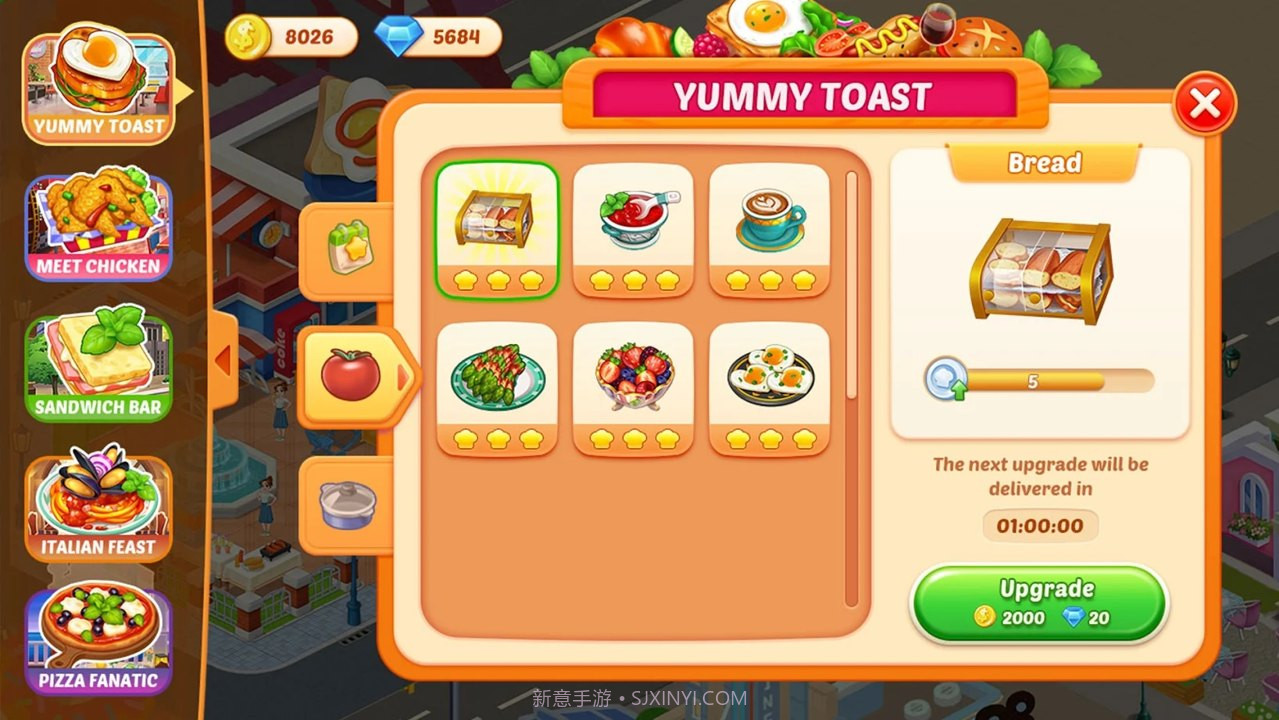
Task: Switch to the Italian Feast restaurant
Action: pyautogui.click(x=98, y=507)
